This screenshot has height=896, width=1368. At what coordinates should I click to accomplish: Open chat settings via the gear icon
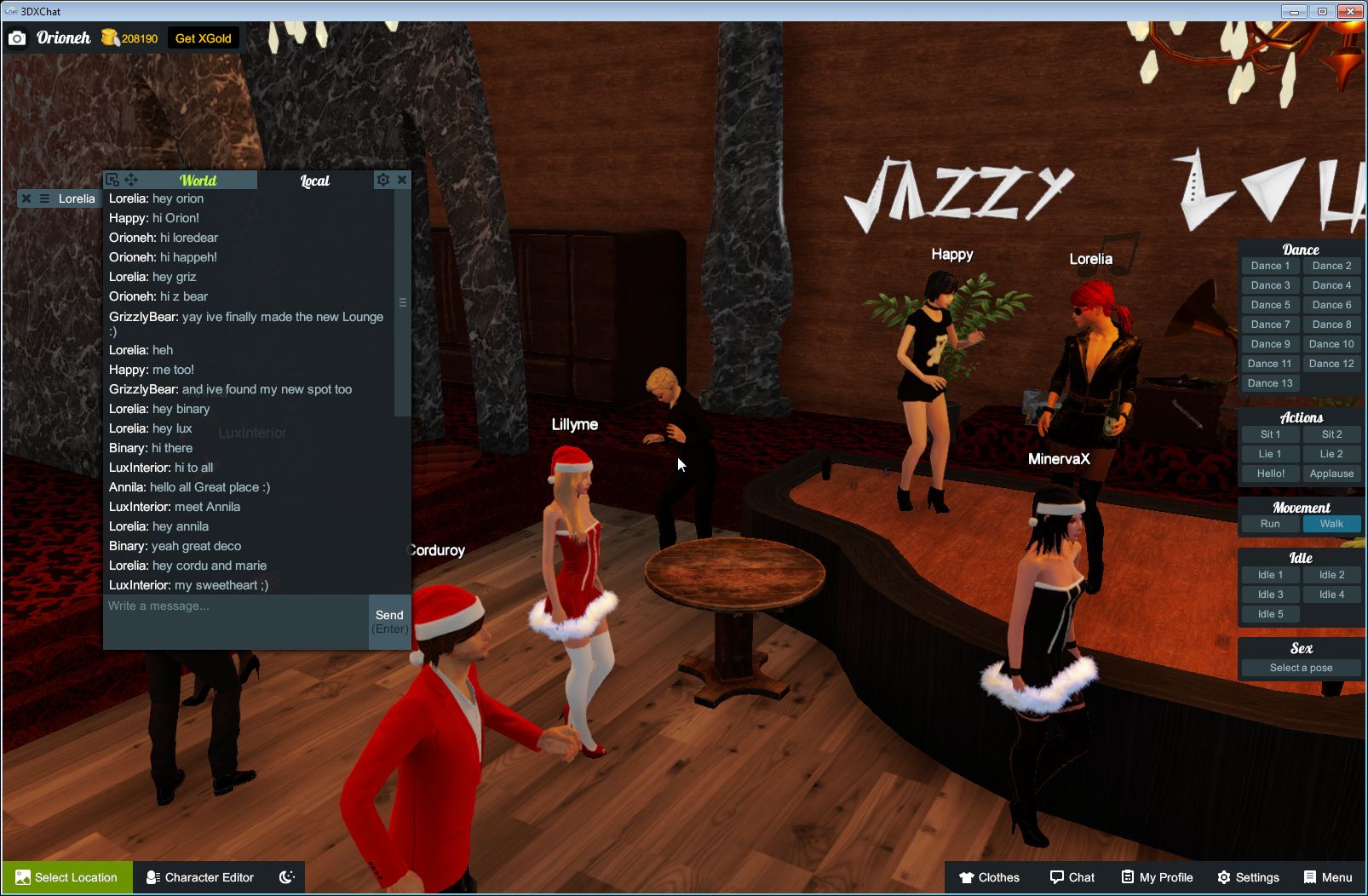click(x=382, y=180)
